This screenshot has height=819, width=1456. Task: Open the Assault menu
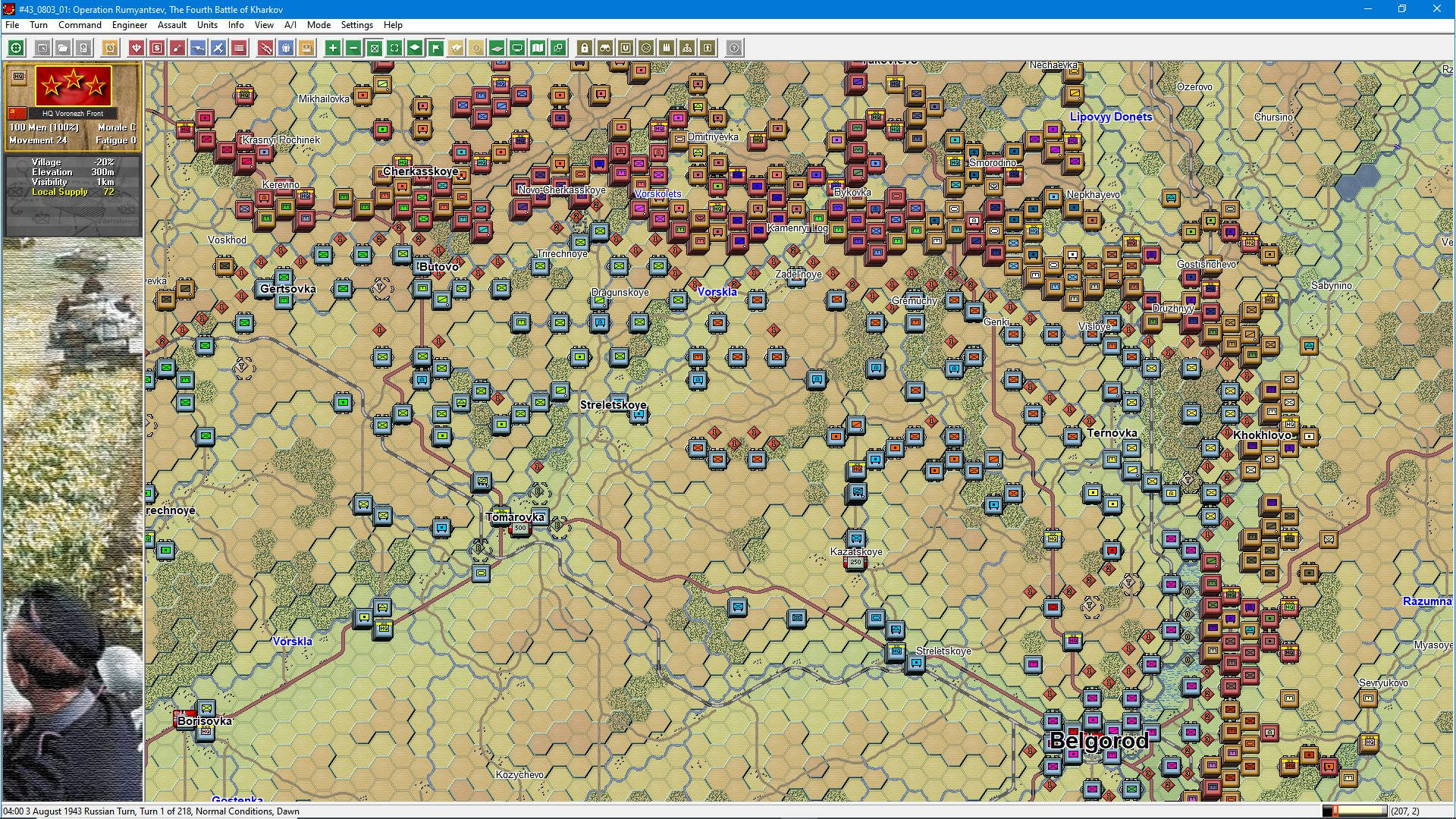171,25
